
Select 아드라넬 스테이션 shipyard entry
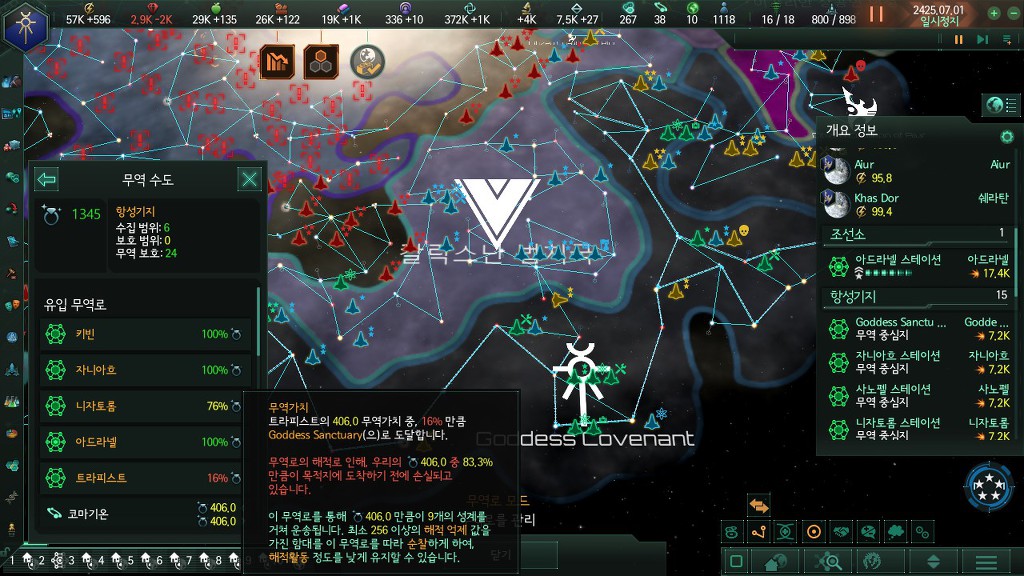point(915,266)
